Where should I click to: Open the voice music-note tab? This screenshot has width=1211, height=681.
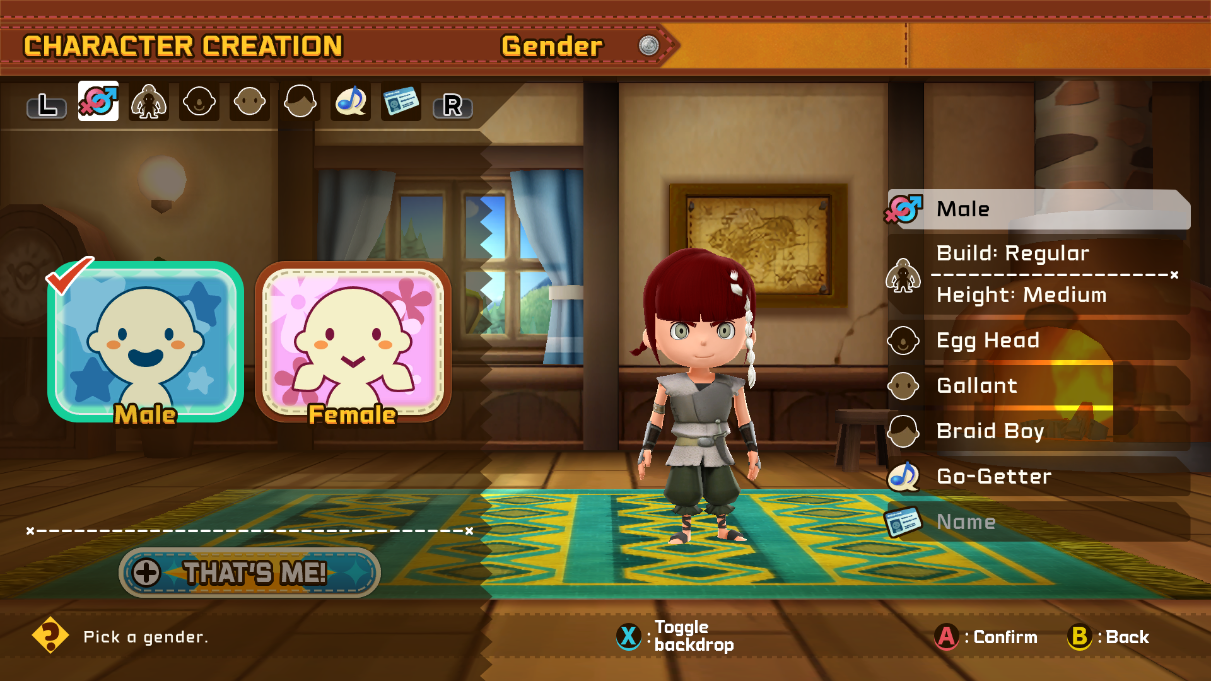tap(351, 102)
